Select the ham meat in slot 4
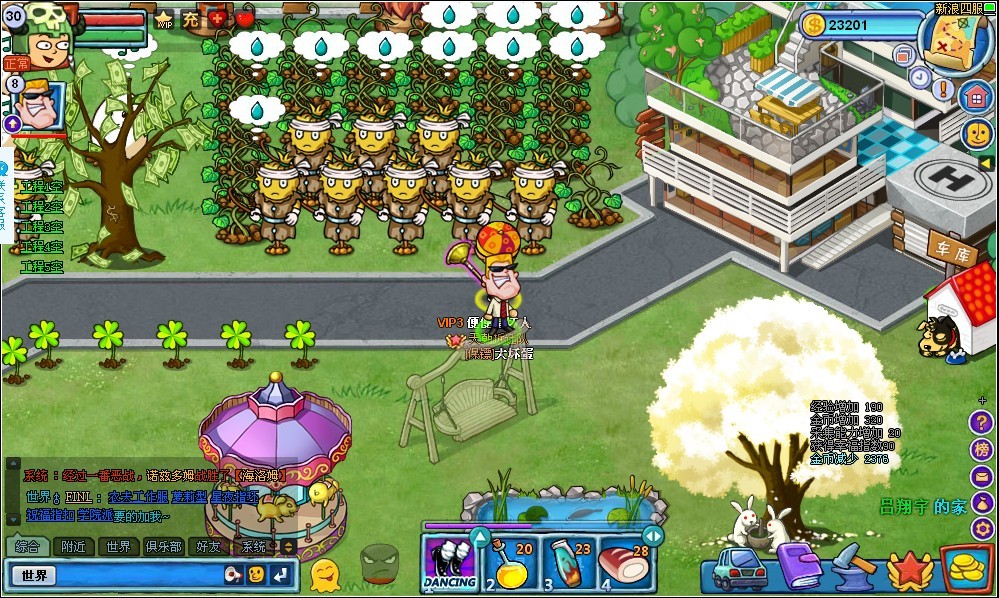999x598 pixels. click(624, 566)
